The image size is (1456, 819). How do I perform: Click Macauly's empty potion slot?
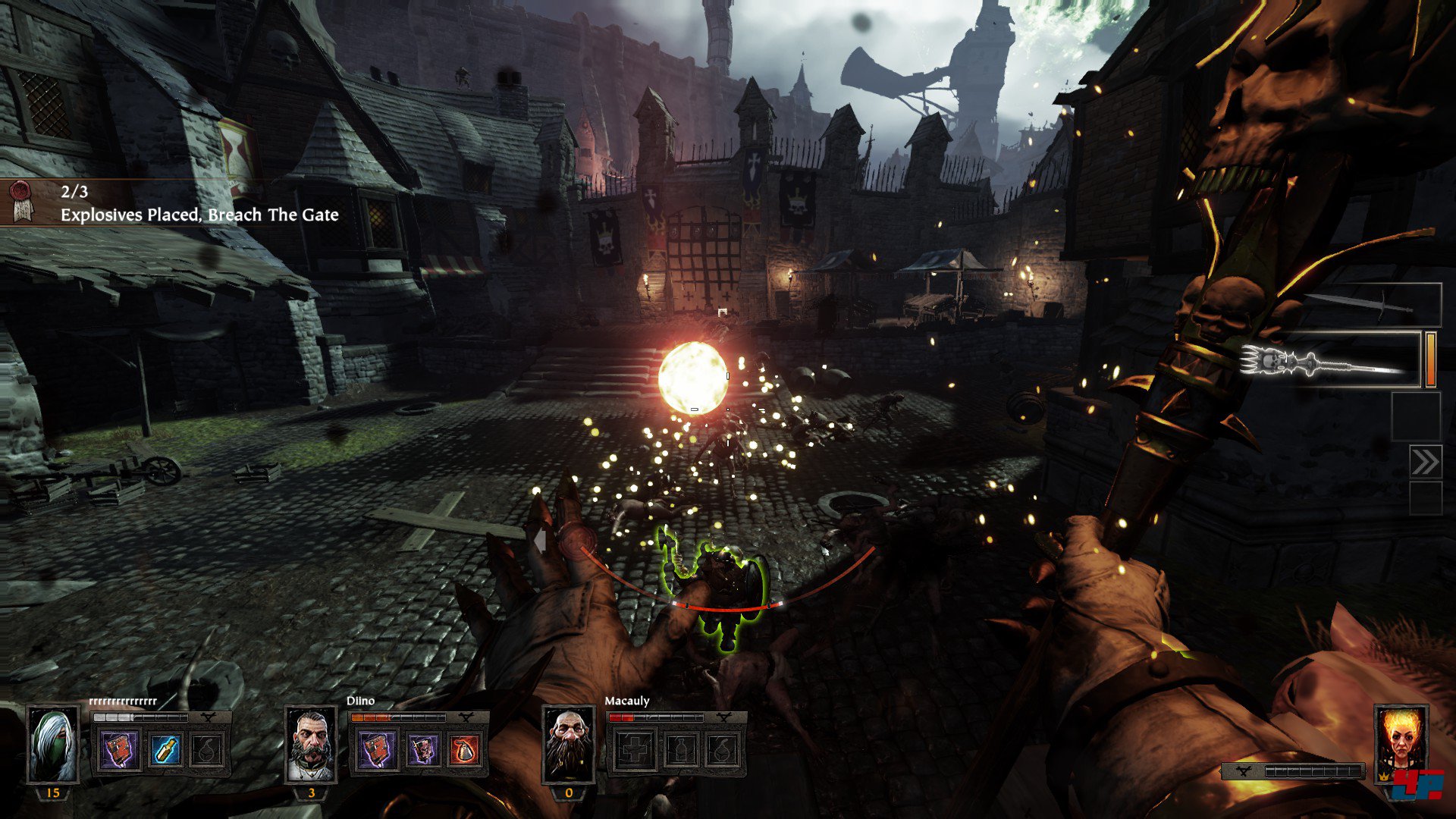[679, 750]
